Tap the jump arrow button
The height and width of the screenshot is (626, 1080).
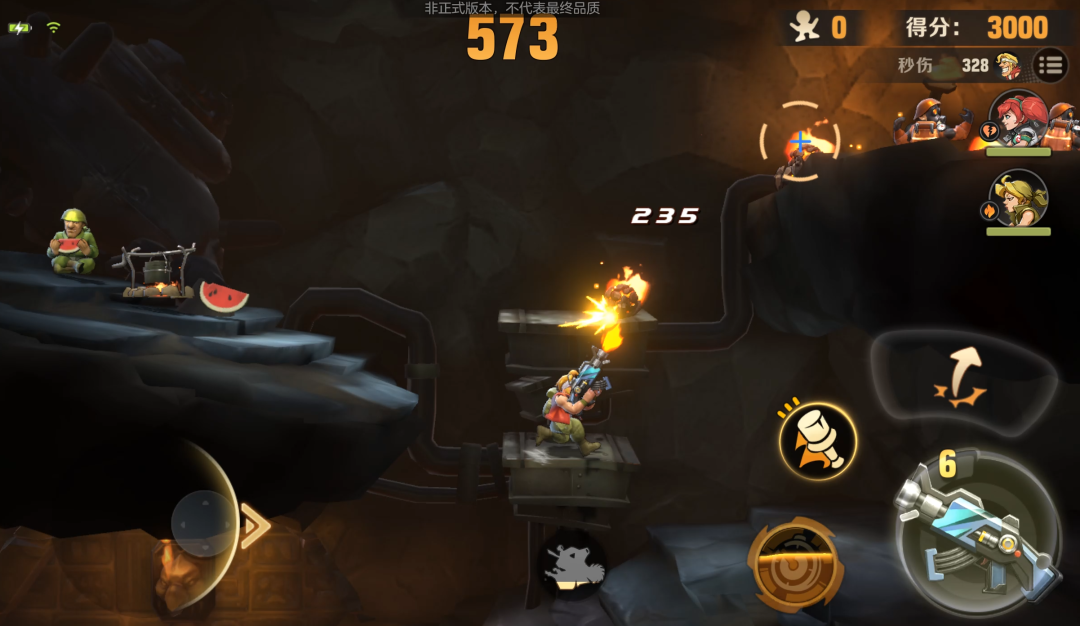(x=961, y=377)
